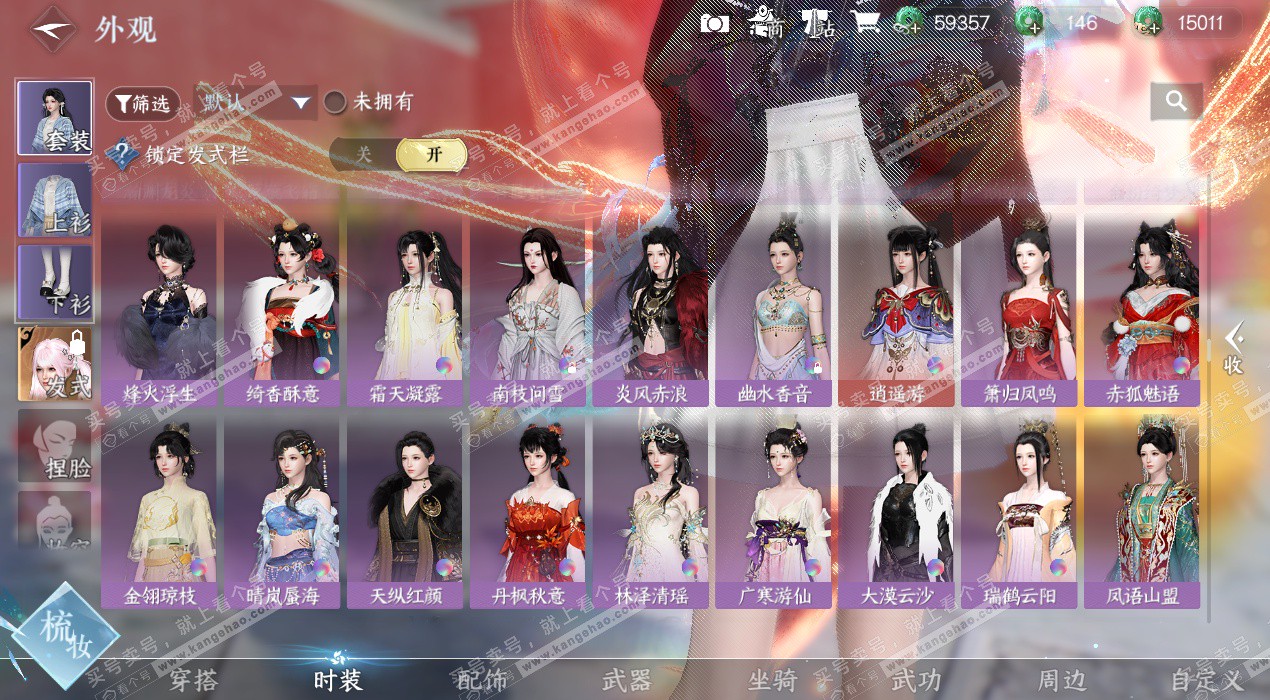Open the magnifier search button
Viewport: 1270px width, 700px height.
click(1176, 100)
